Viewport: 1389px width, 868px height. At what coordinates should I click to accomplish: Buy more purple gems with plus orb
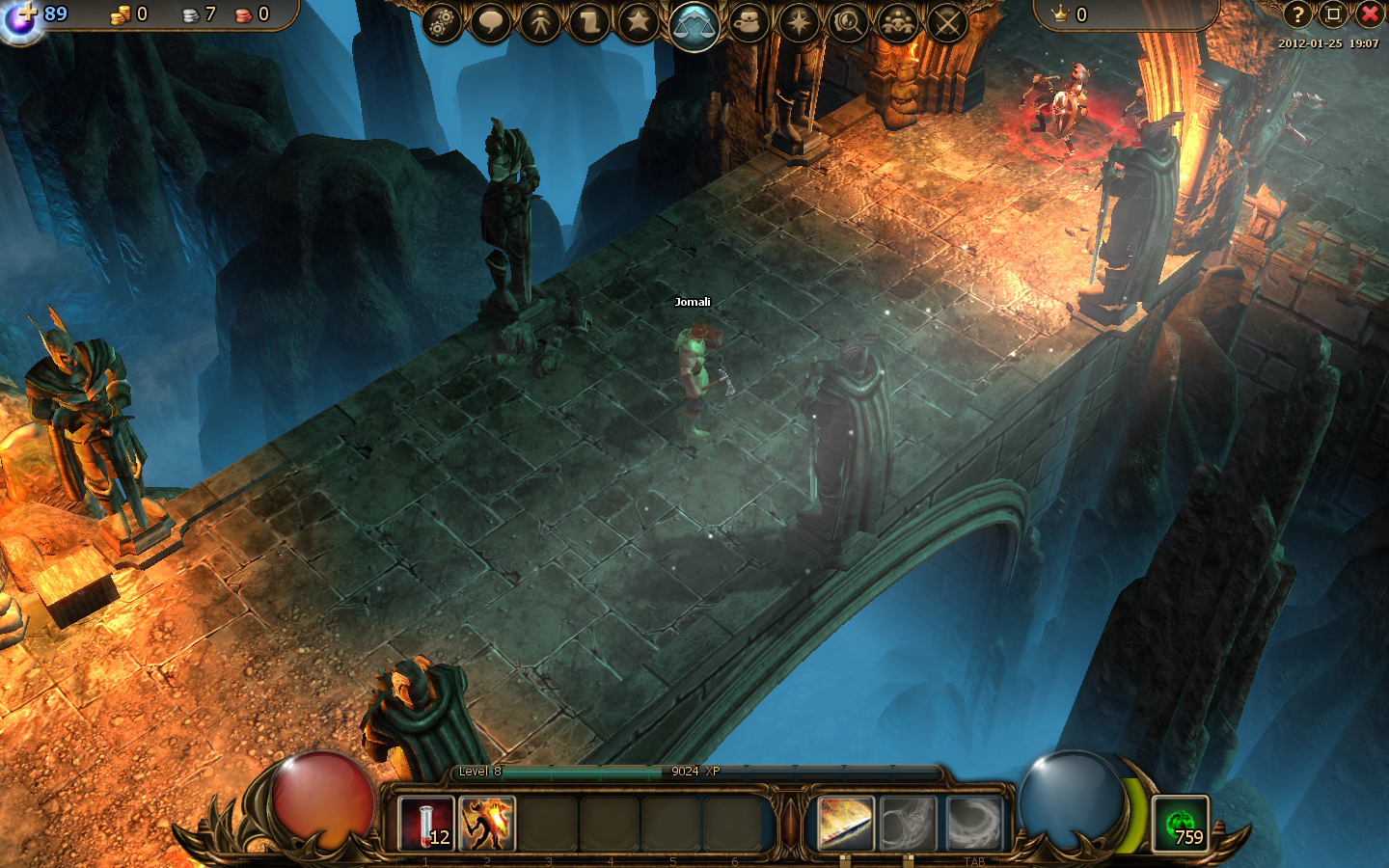pyautogui.click(x=21, y=19)
